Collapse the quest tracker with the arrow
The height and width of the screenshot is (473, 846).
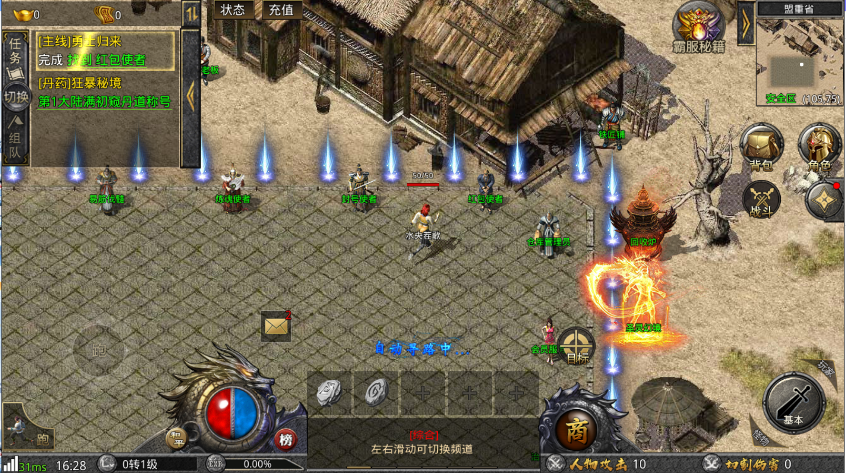coord(190,97)
